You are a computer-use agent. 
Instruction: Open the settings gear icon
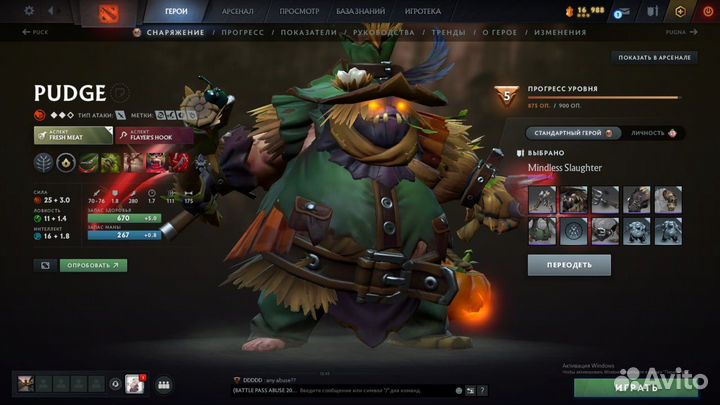(x=29, y=11)
